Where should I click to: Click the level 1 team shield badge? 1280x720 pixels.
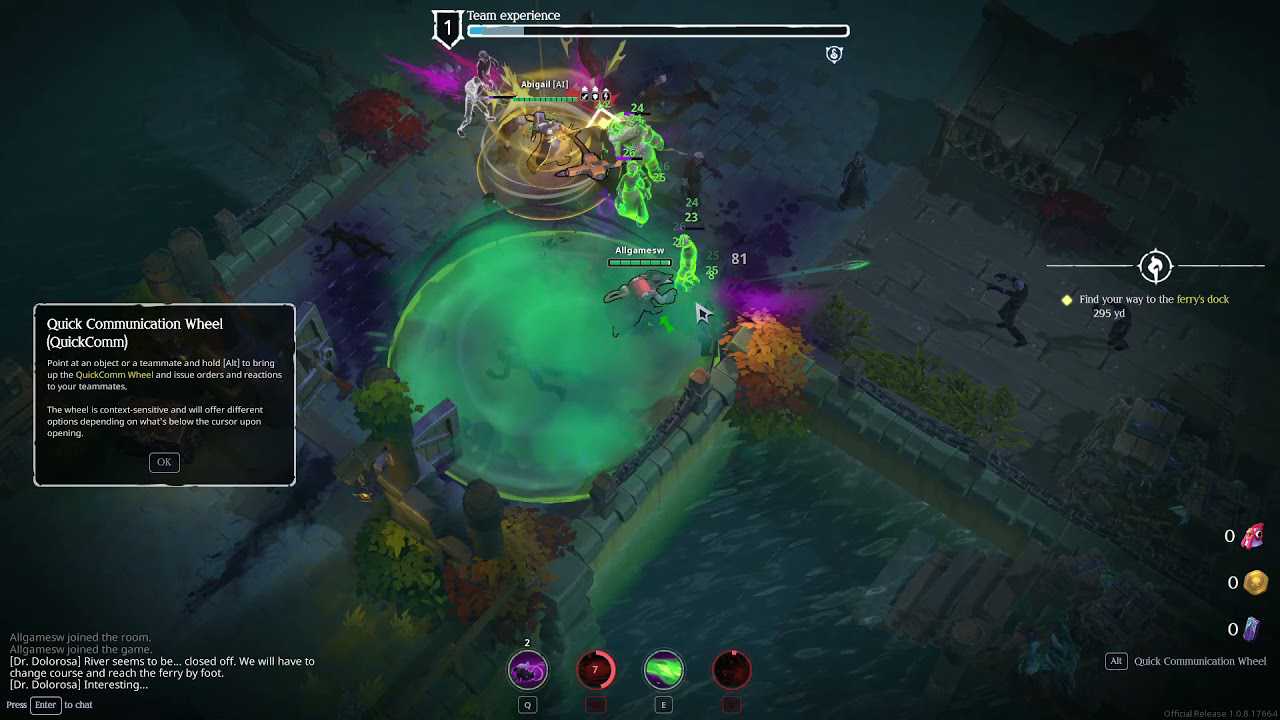447,29
